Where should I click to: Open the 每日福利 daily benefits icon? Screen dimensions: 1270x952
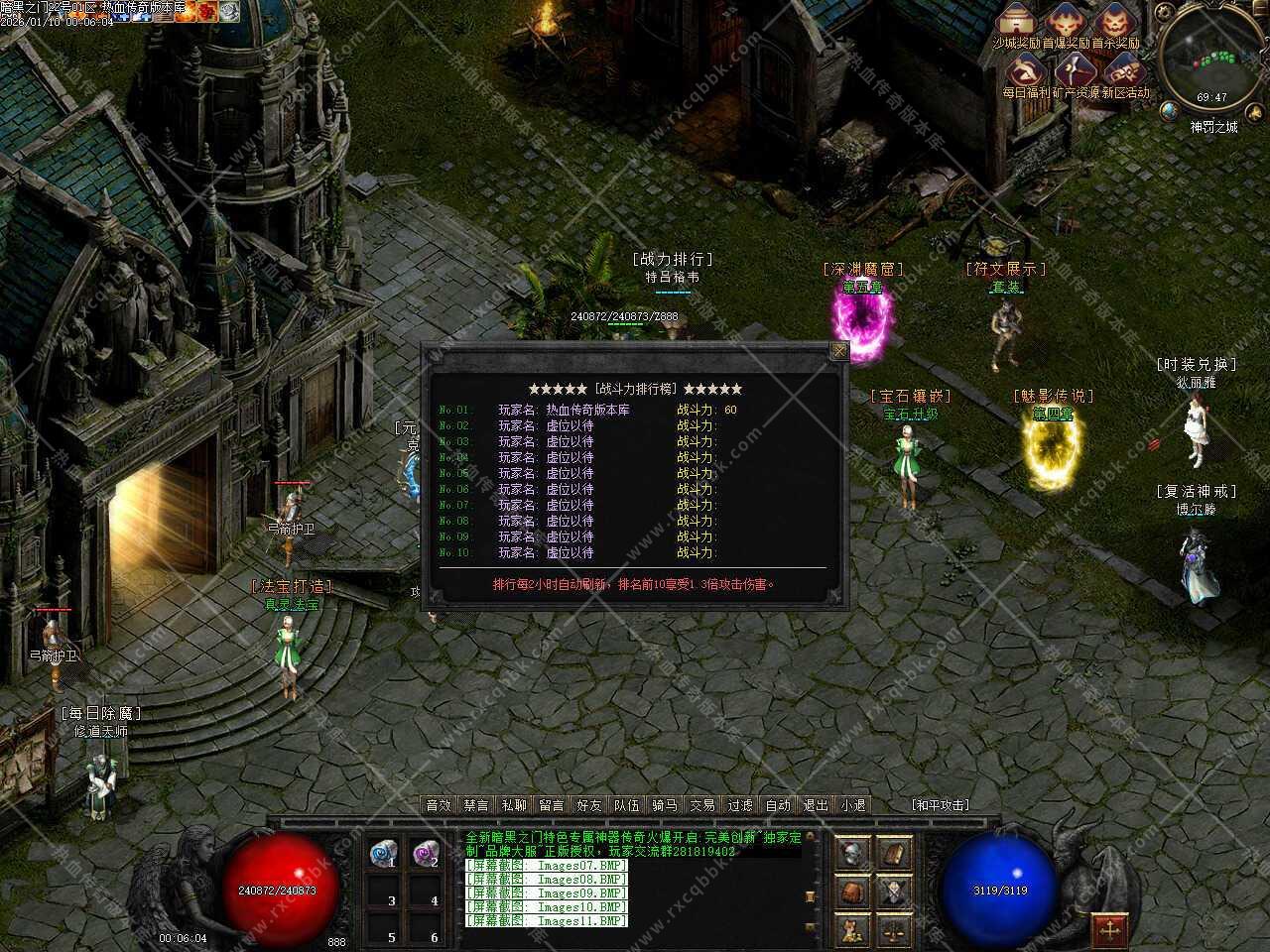point(1026,71)
